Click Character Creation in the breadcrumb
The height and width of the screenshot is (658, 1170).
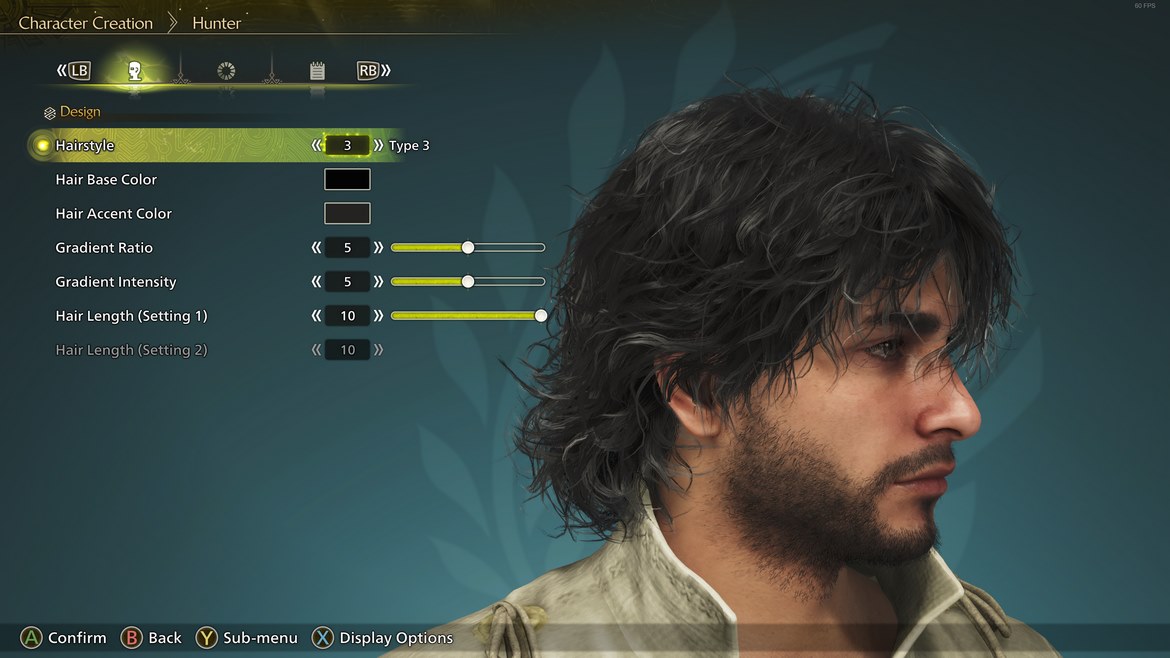tap(86, 23)
